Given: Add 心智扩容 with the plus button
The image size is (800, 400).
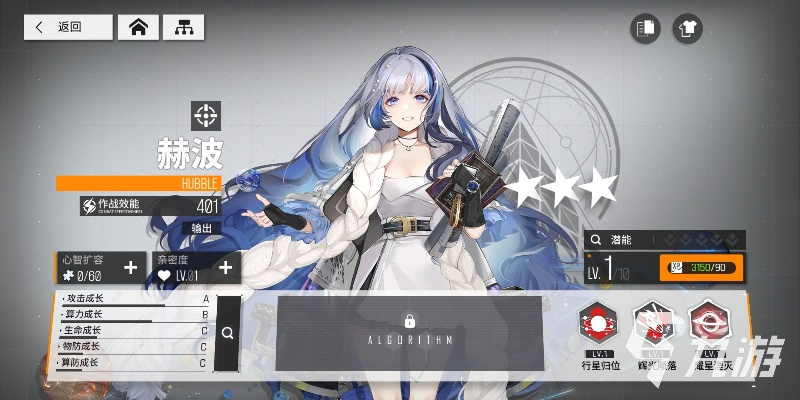Looking at the screenshot, I should (131, 267).
